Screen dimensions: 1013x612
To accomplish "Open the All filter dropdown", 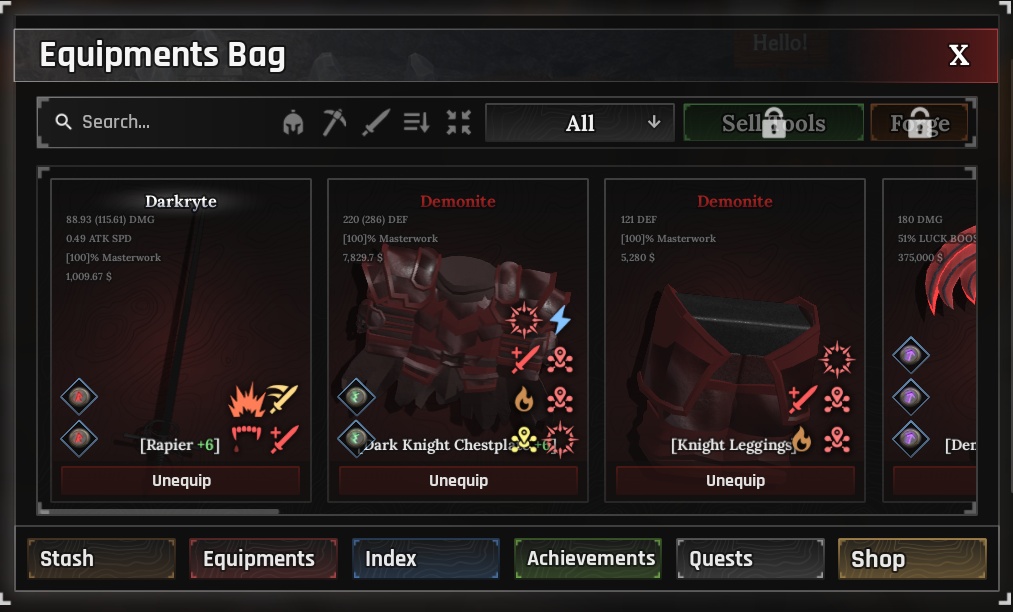I will coord(579,123).
